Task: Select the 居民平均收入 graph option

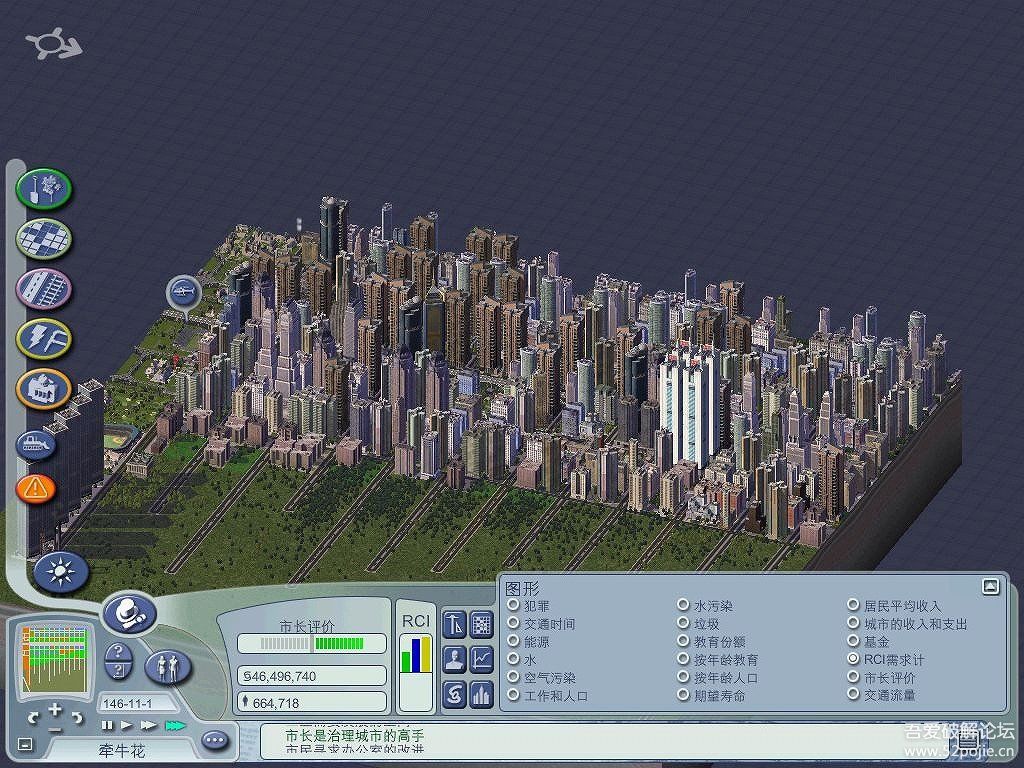Action: click(853, 606)
